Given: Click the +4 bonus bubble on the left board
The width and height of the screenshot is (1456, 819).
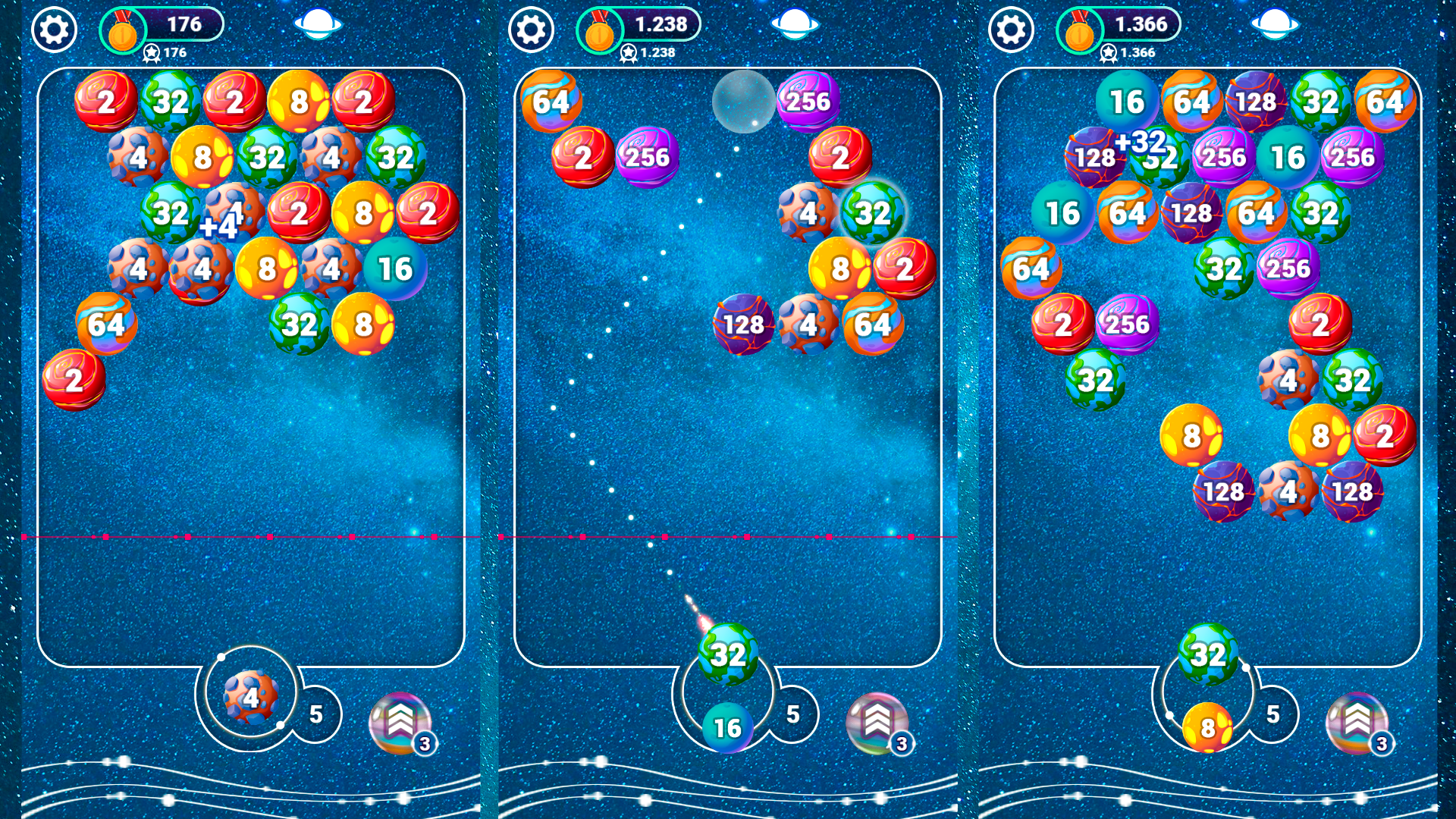Looking at the screenshot, I should 218,225.
